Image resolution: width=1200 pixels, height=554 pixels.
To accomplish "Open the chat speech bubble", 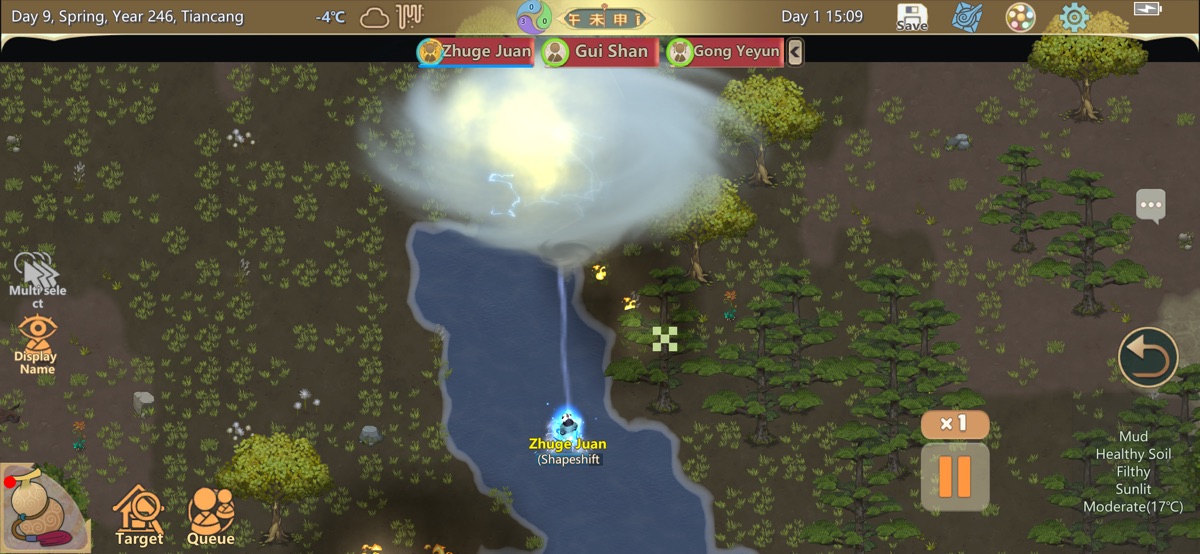I will [x=1151, y=206].
